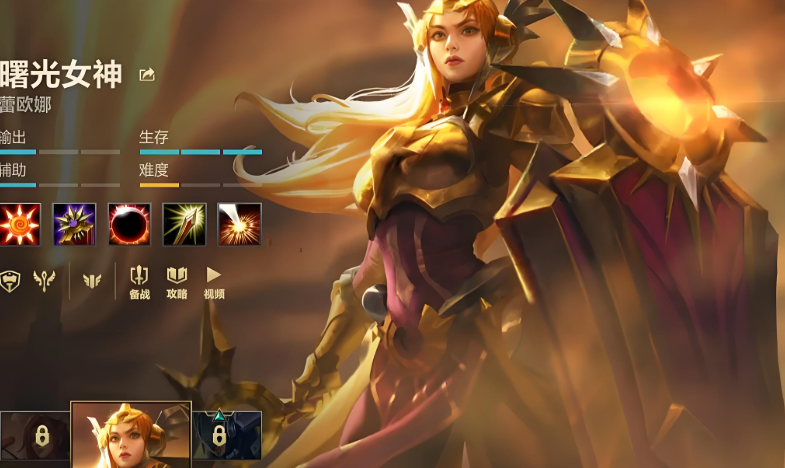785x468 pixels.
Task: Select the solar flare burst ability icon
Action: [x=239, y=224]
